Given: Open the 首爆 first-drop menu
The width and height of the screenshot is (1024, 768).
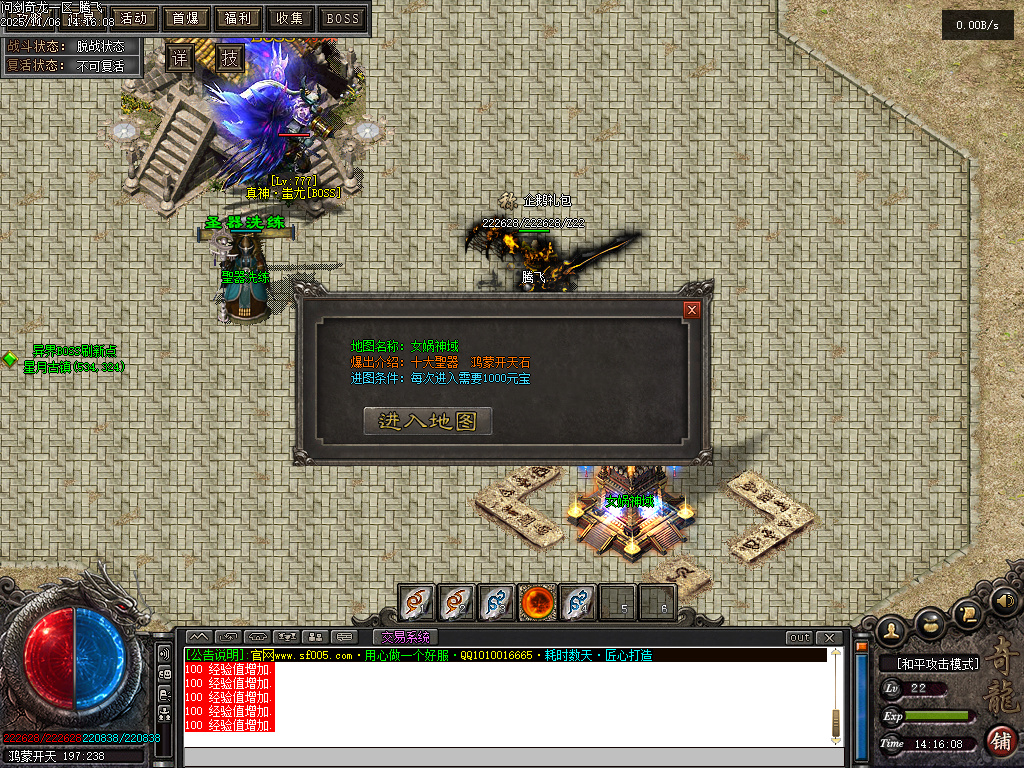Looking at the screenshot, I should pyautogui.click(x=185, y=18).
